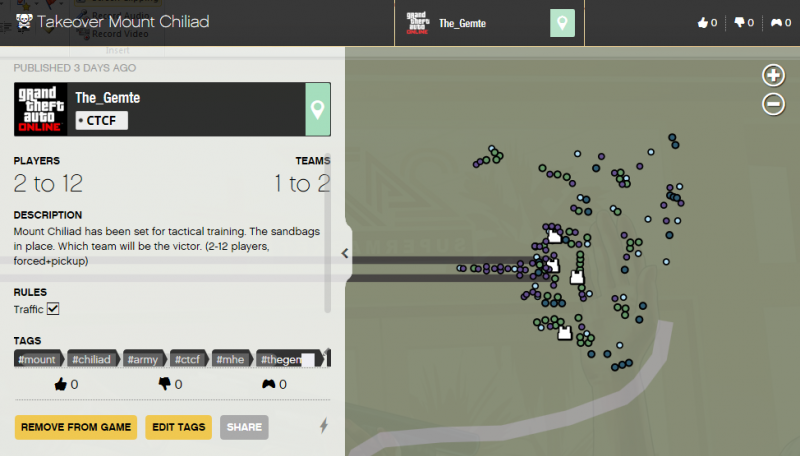Select the #mhe tag
This screenshot has height=456, width=800.
tap(232, 359)
